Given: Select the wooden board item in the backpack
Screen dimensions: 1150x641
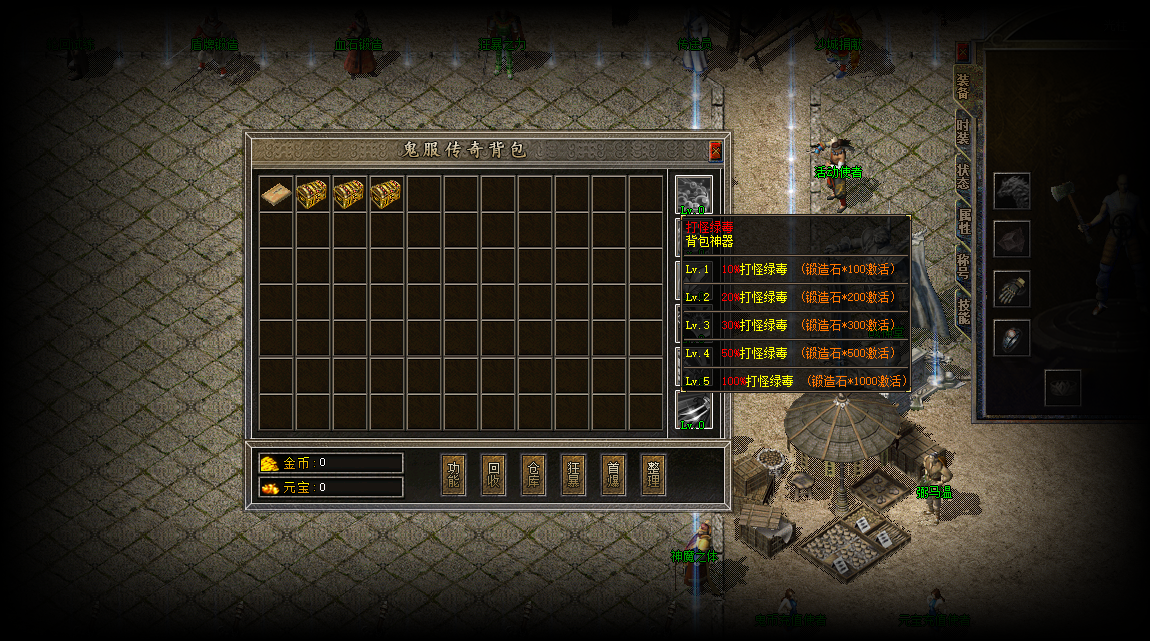Looking at the screenshot, I should tap(277, 193).
